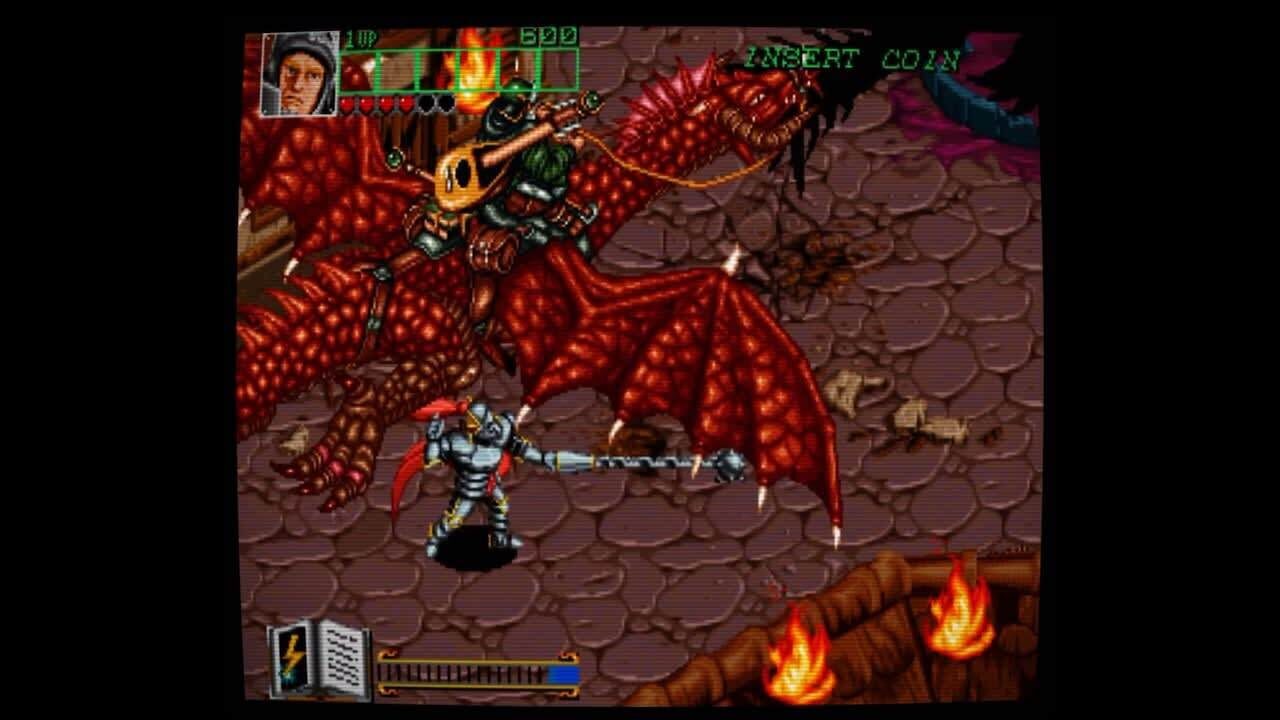Click the 1UP label
This screenshot has width=1280, height=720.
362,36
